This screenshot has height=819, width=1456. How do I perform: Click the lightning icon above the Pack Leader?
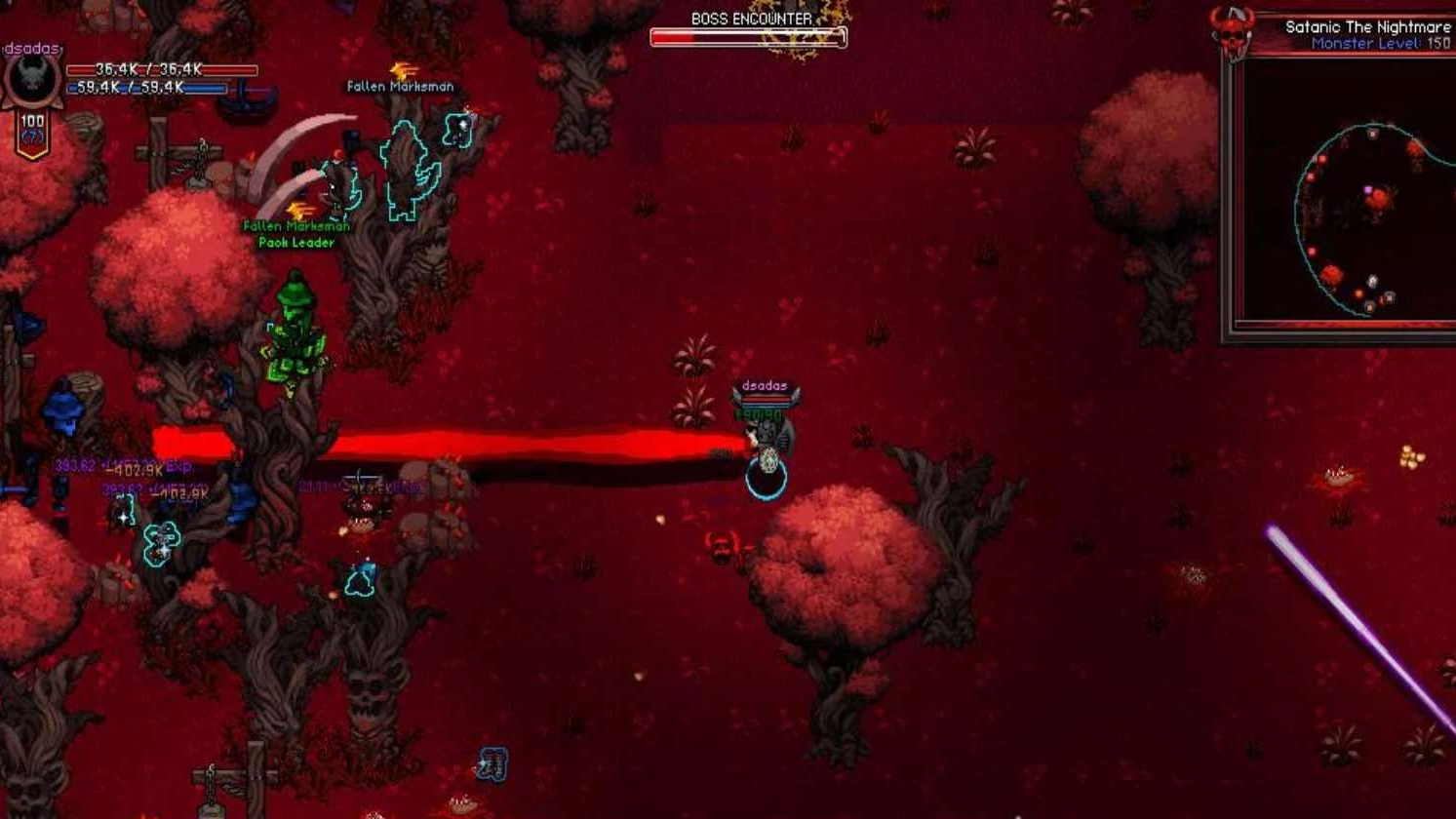click(296, 211)
